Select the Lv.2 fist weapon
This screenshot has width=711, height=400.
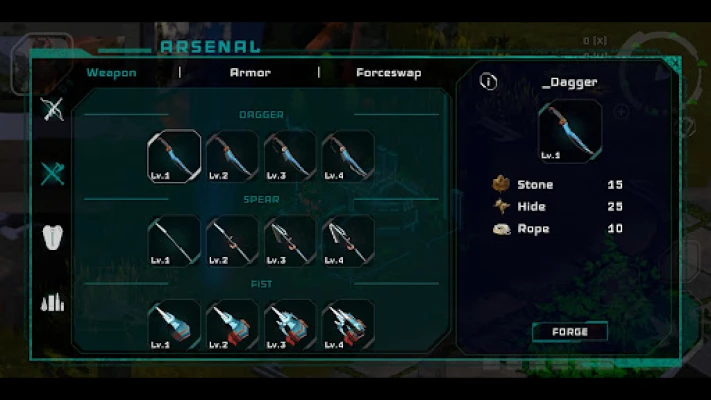click(x=232, y=324)
